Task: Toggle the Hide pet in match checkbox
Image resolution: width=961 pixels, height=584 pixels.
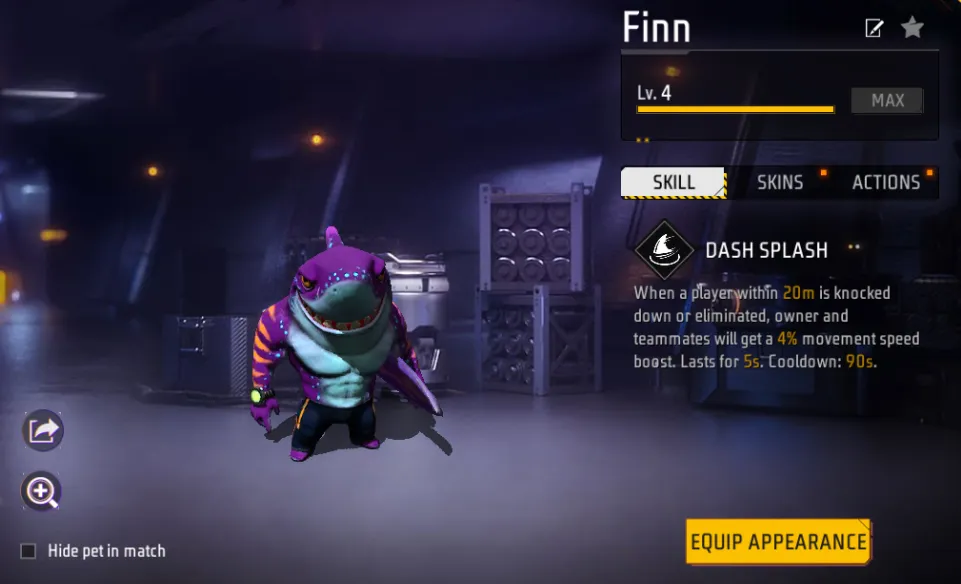Action: (x=29, y=551)
